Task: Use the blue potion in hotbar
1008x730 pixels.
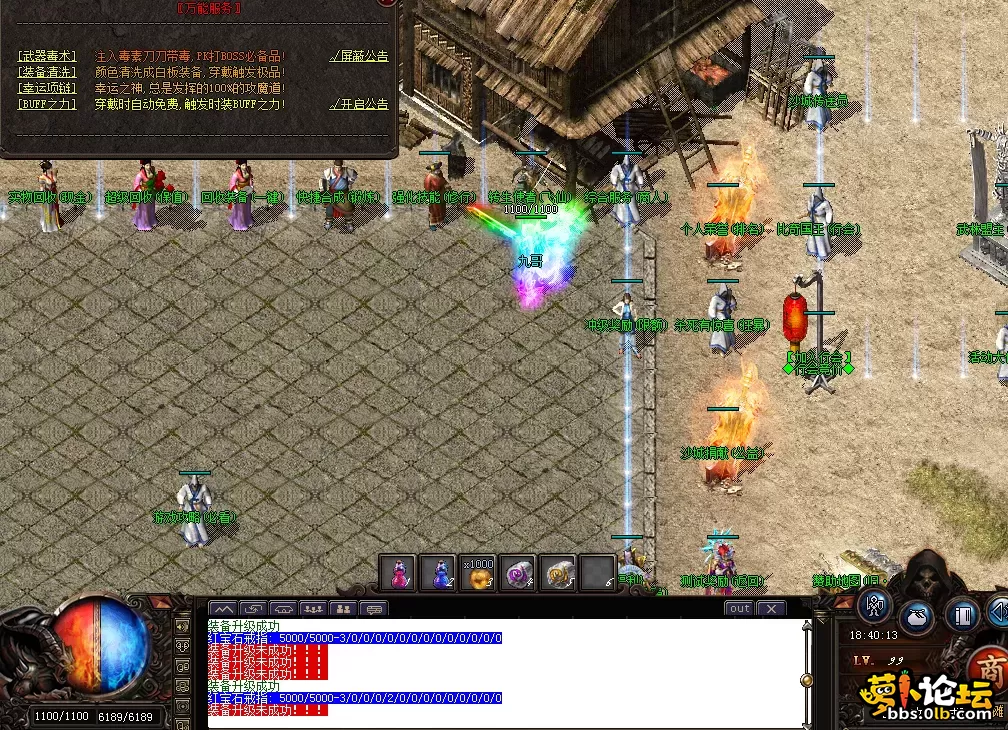Action: [x=437, y=573]
